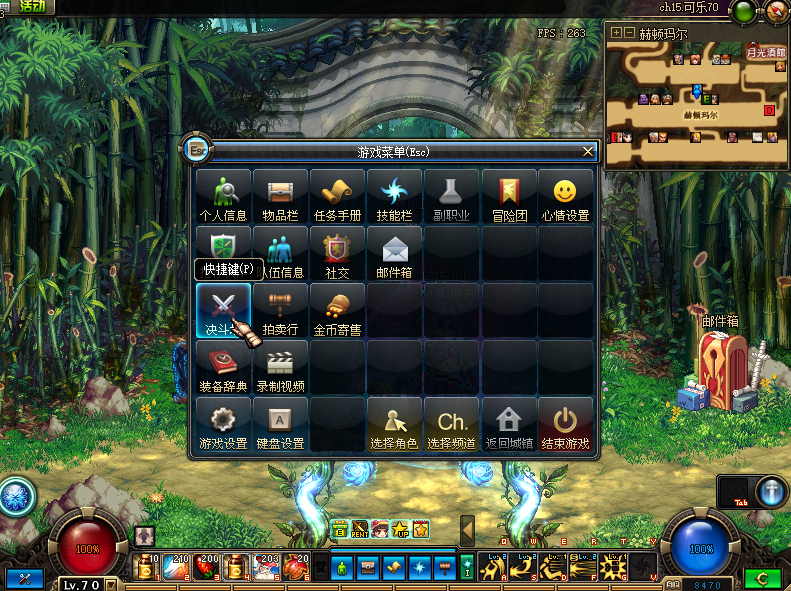Choose 选择角色 character select

394,424
